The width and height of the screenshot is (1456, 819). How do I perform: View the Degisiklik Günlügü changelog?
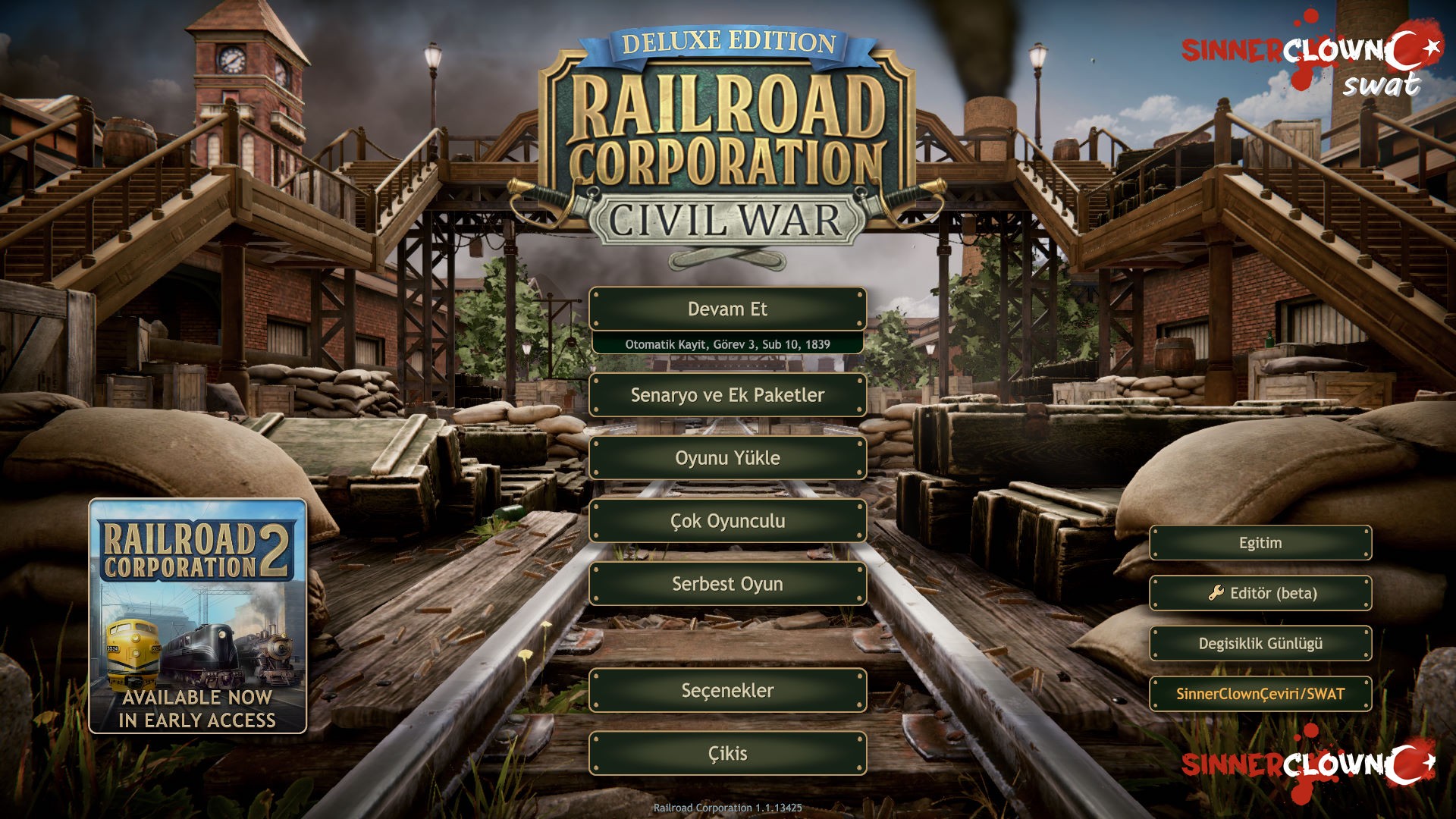(1260, 643)
